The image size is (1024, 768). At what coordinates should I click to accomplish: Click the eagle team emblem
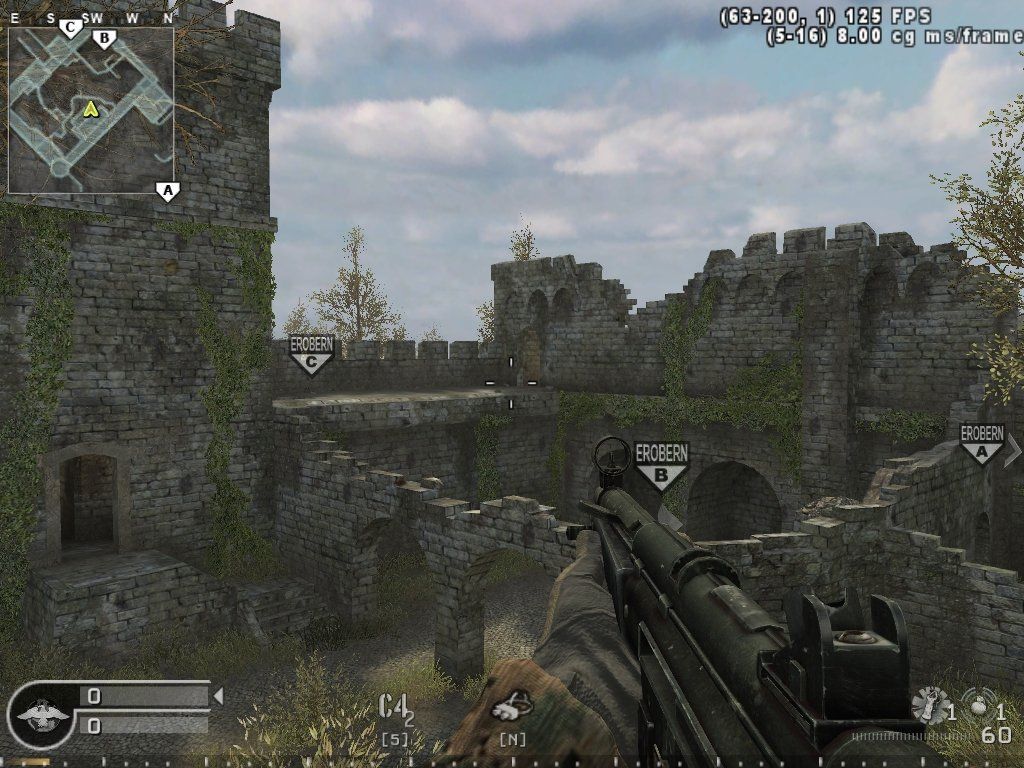[x=40, y=714]
